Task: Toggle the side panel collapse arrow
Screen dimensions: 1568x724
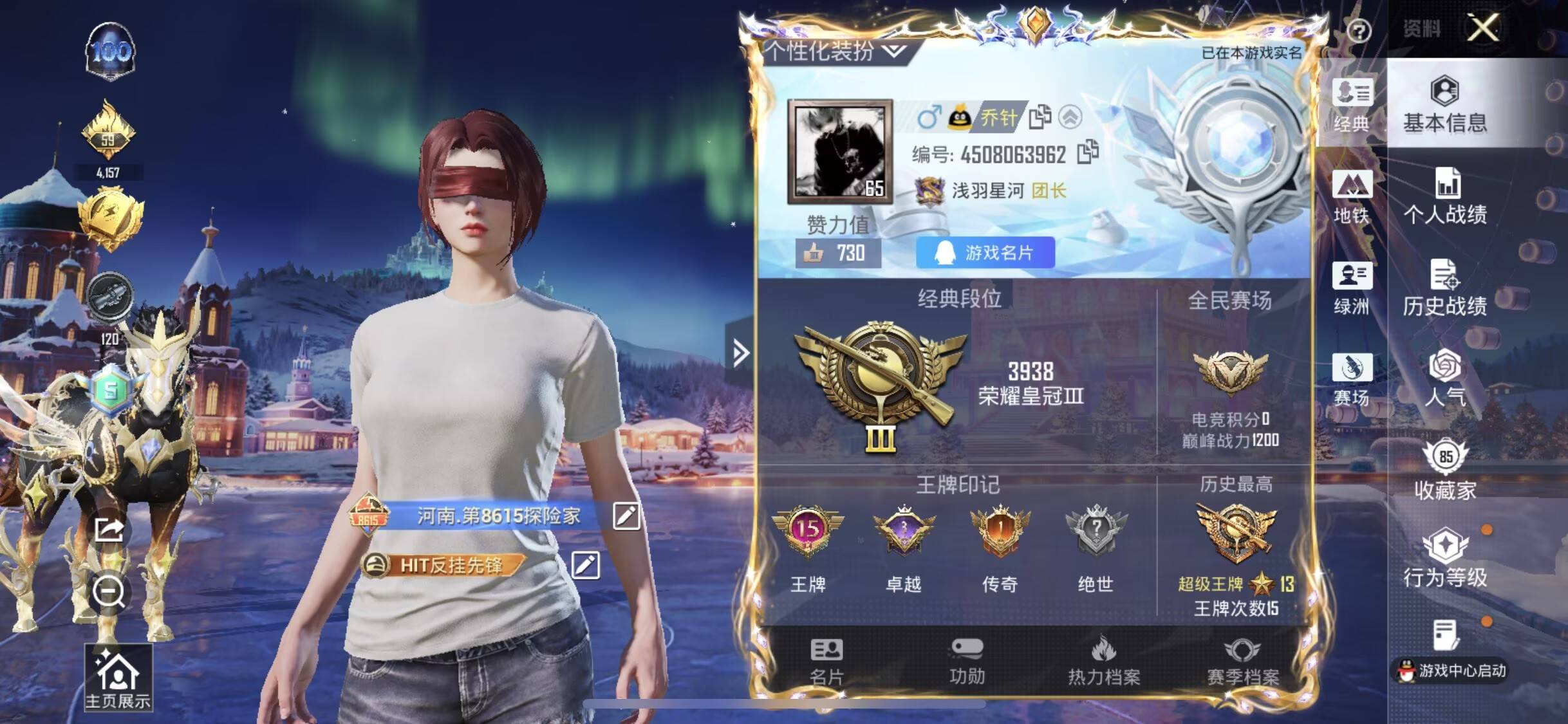Action: coord(740,353)
